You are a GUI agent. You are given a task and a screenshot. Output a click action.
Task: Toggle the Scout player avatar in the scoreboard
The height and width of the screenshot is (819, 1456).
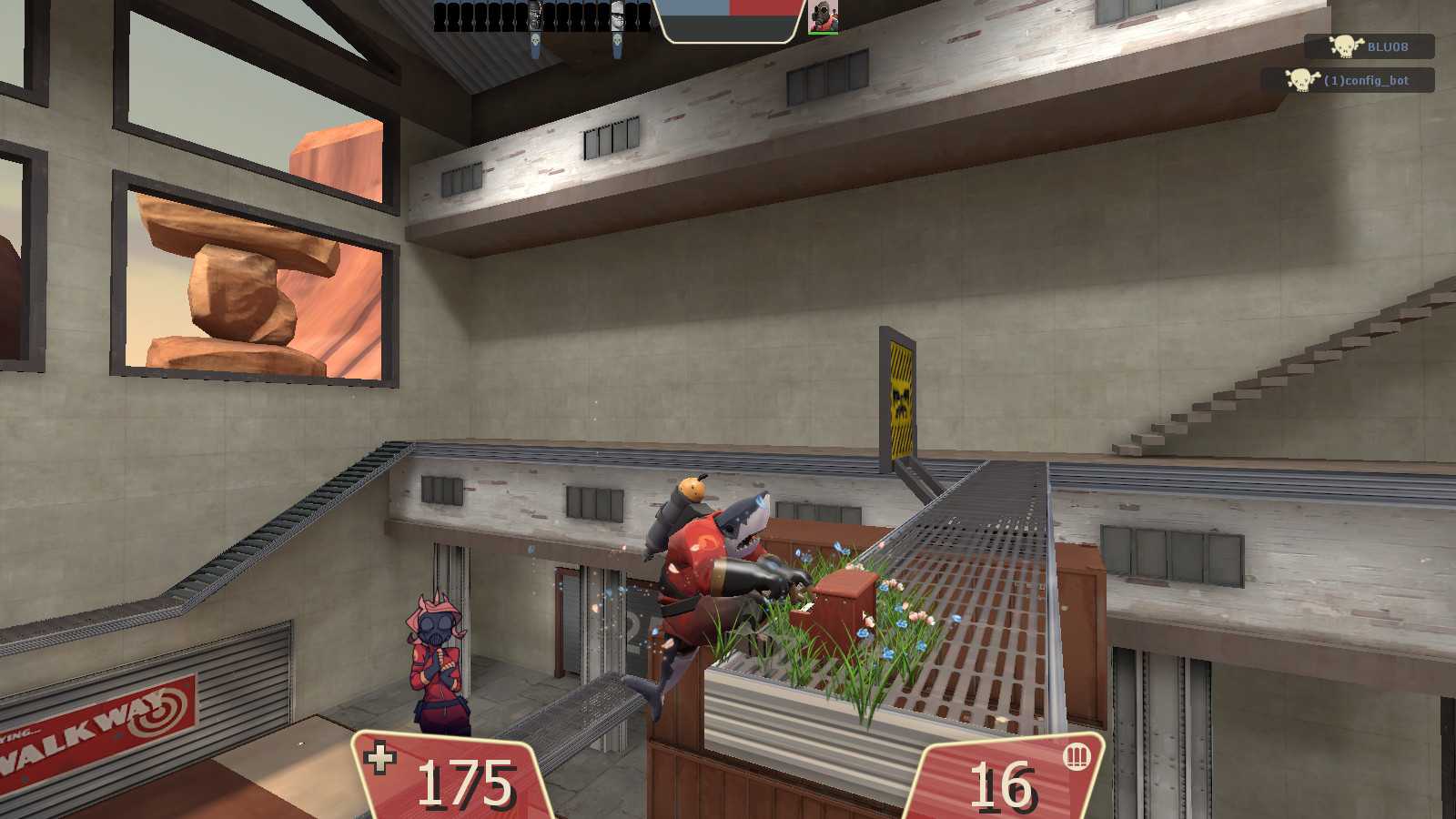point(618,14)
